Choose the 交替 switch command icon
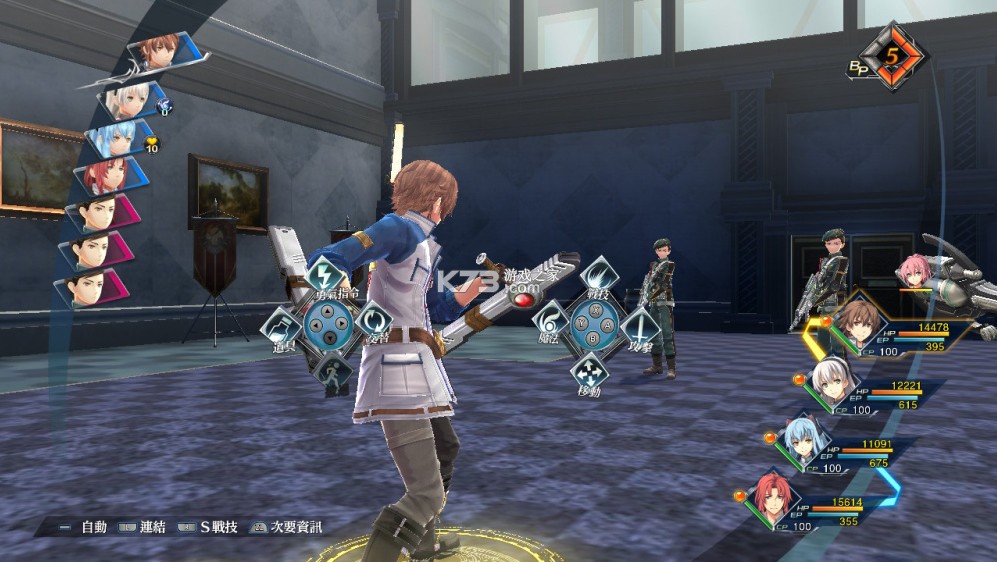Image resolution: width=997 pixels, height=562 pixels. click(x=373, y=324)
